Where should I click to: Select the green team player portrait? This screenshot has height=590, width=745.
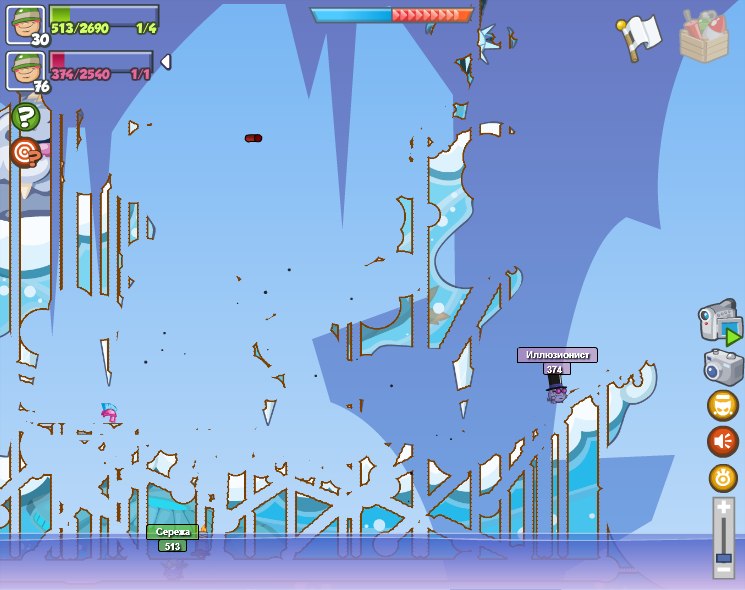[26, 23]
